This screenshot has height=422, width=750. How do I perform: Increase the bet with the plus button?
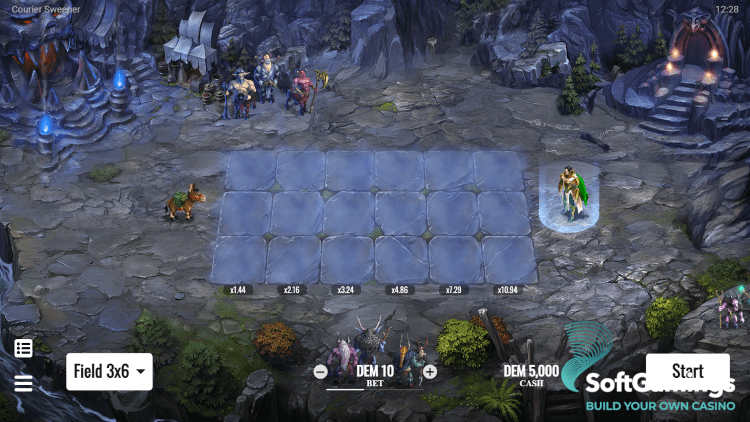(x=430, y=371)
